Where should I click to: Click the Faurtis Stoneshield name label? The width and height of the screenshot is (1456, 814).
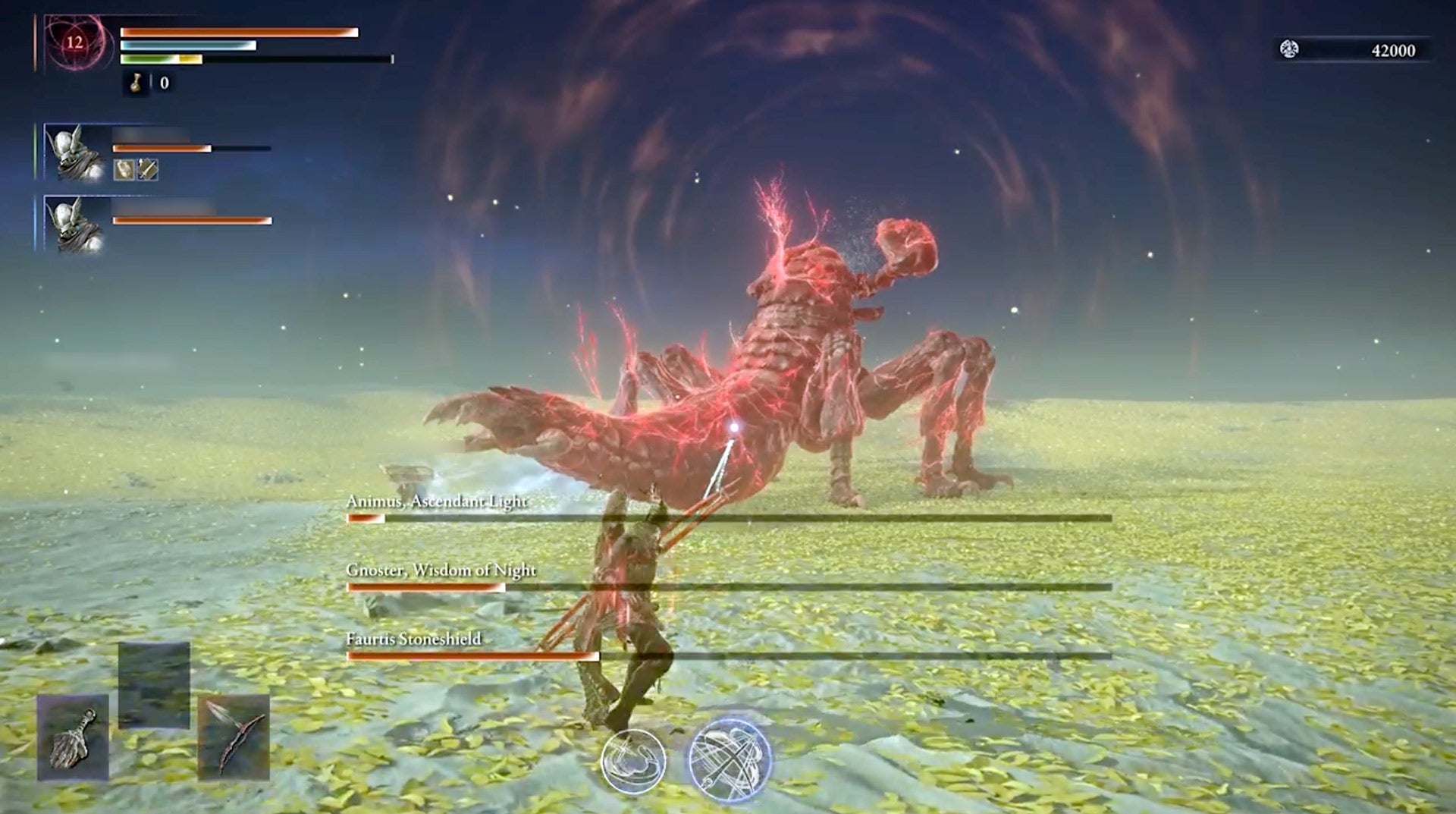[x=416, y=640]
